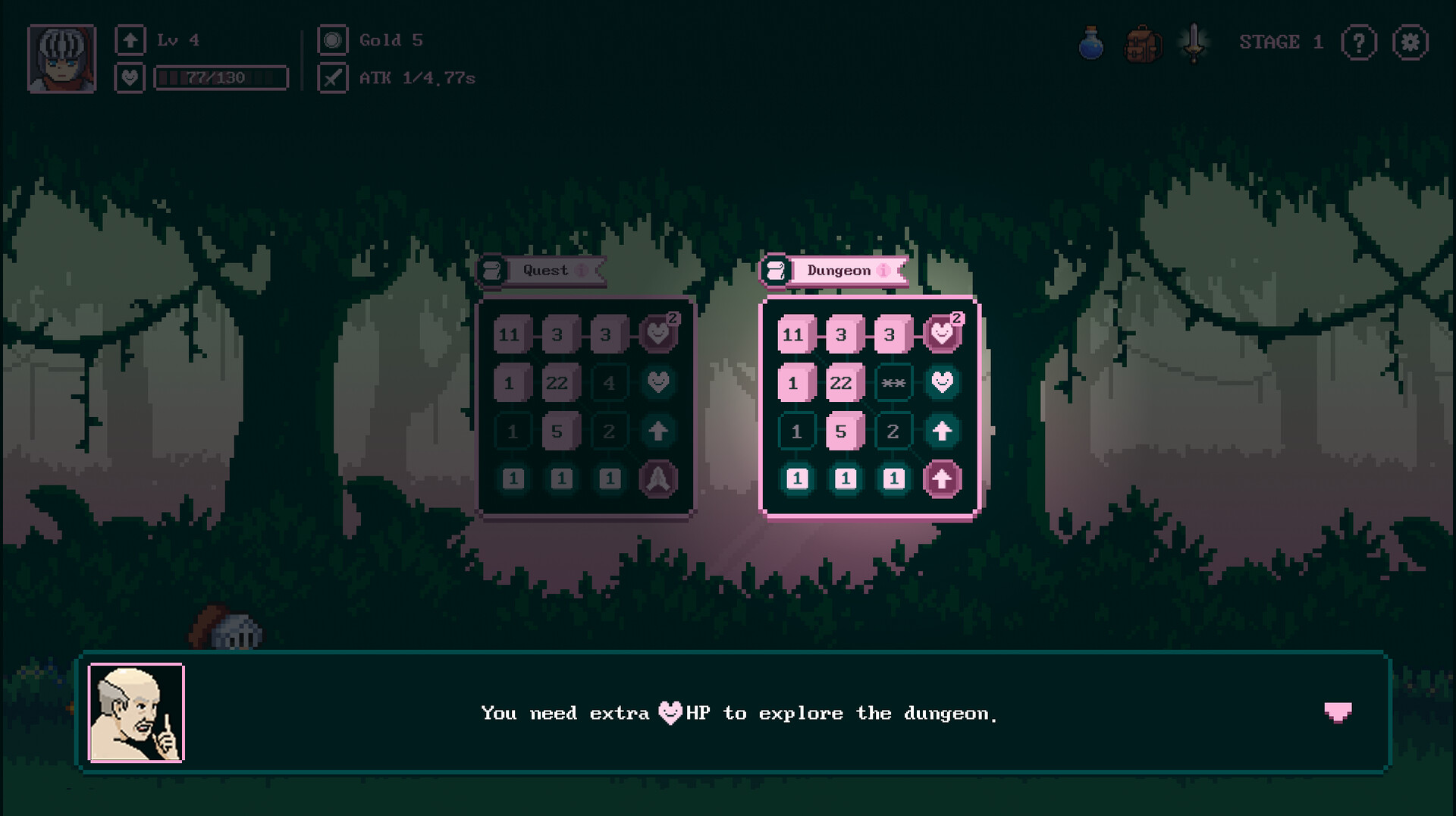The width and height of the screenshot is (1456, 816).
Task: Click the info marker on the Dungeon banner
Action: (x=881, y=271)
